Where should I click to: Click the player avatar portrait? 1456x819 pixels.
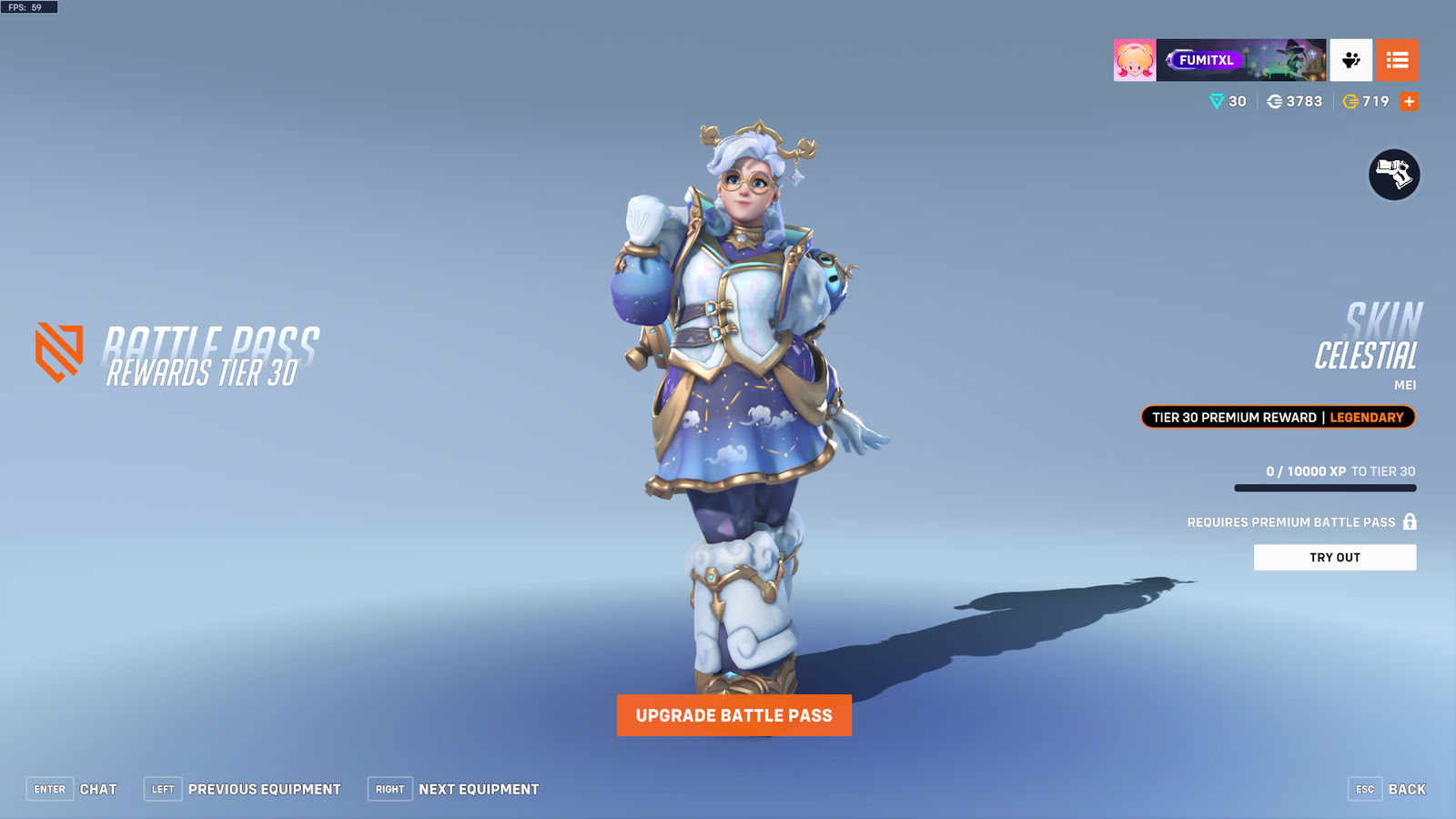[1134, 60]
